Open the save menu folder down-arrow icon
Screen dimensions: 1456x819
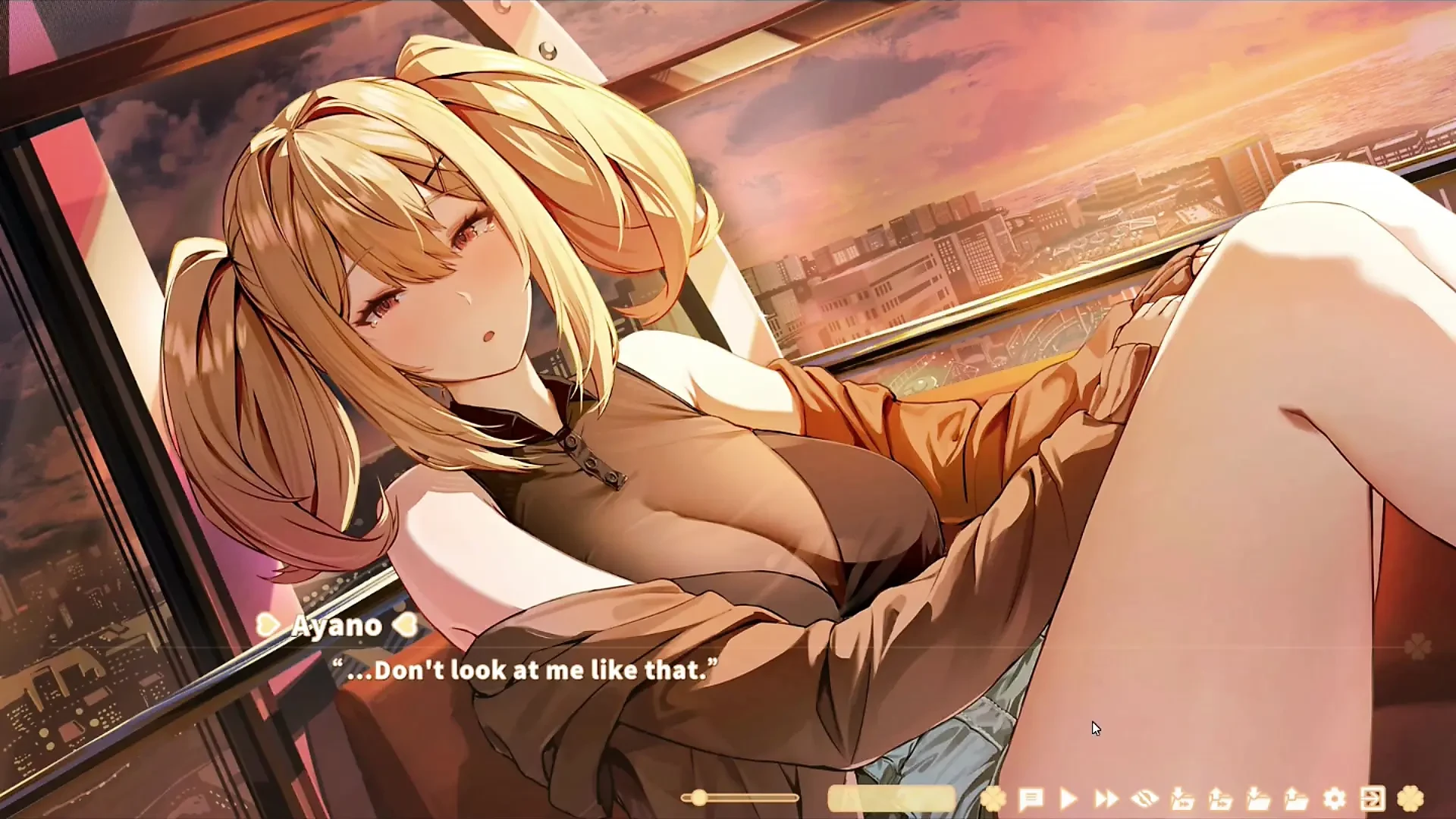click(1258, 799)
